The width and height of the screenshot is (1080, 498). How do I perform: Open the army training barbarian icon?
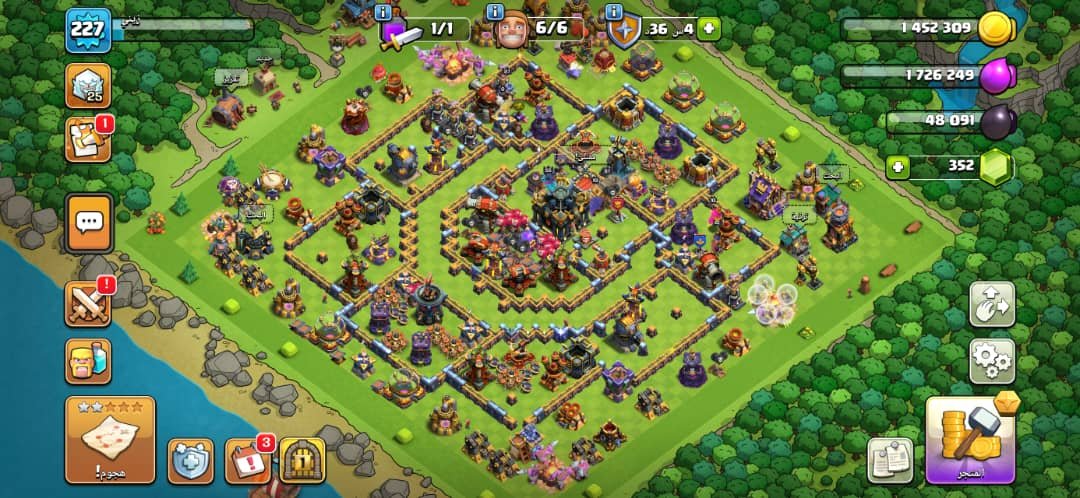pyautogui.click(x=88, y=360)
